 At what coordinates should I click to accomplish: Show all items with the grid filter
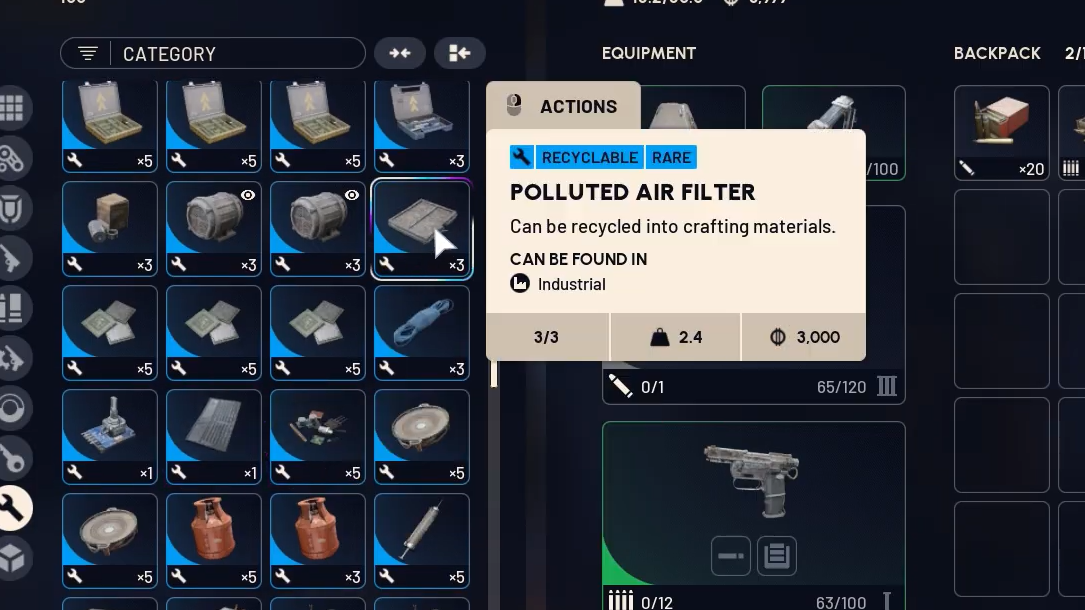click(12, 108)
